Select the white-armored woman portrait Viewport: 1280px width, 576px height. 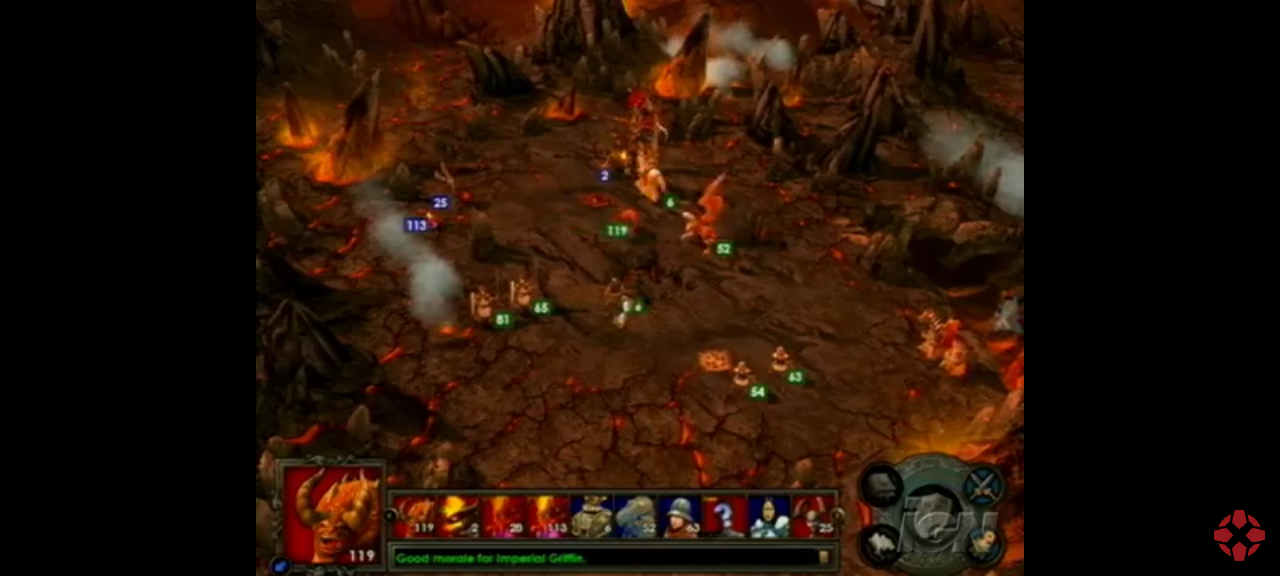tap(767, 517)
